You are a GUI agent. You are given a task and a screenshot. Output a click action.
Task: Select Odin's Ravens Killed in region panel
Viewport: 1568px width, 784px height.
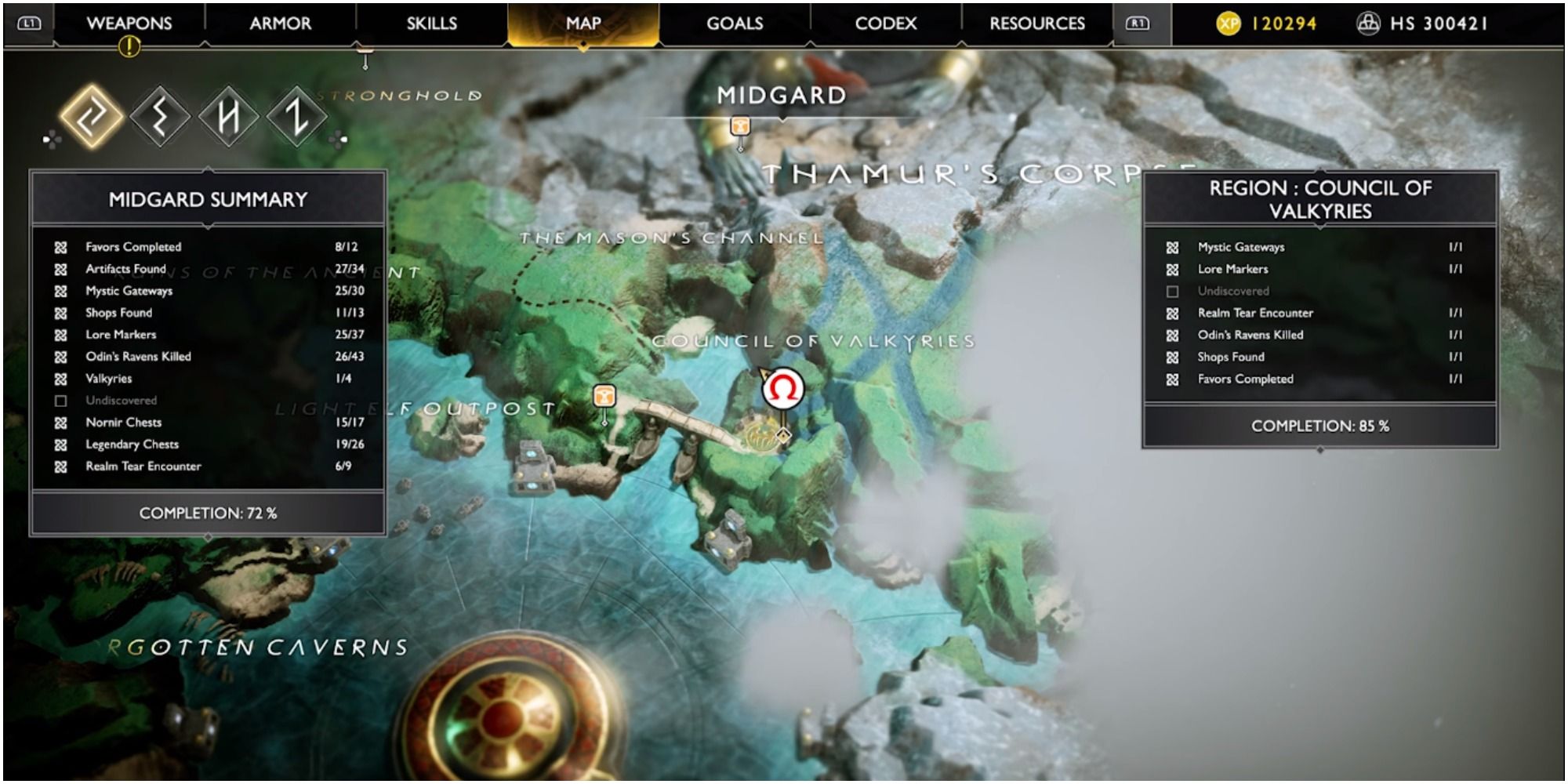(x=1250, y=335)
